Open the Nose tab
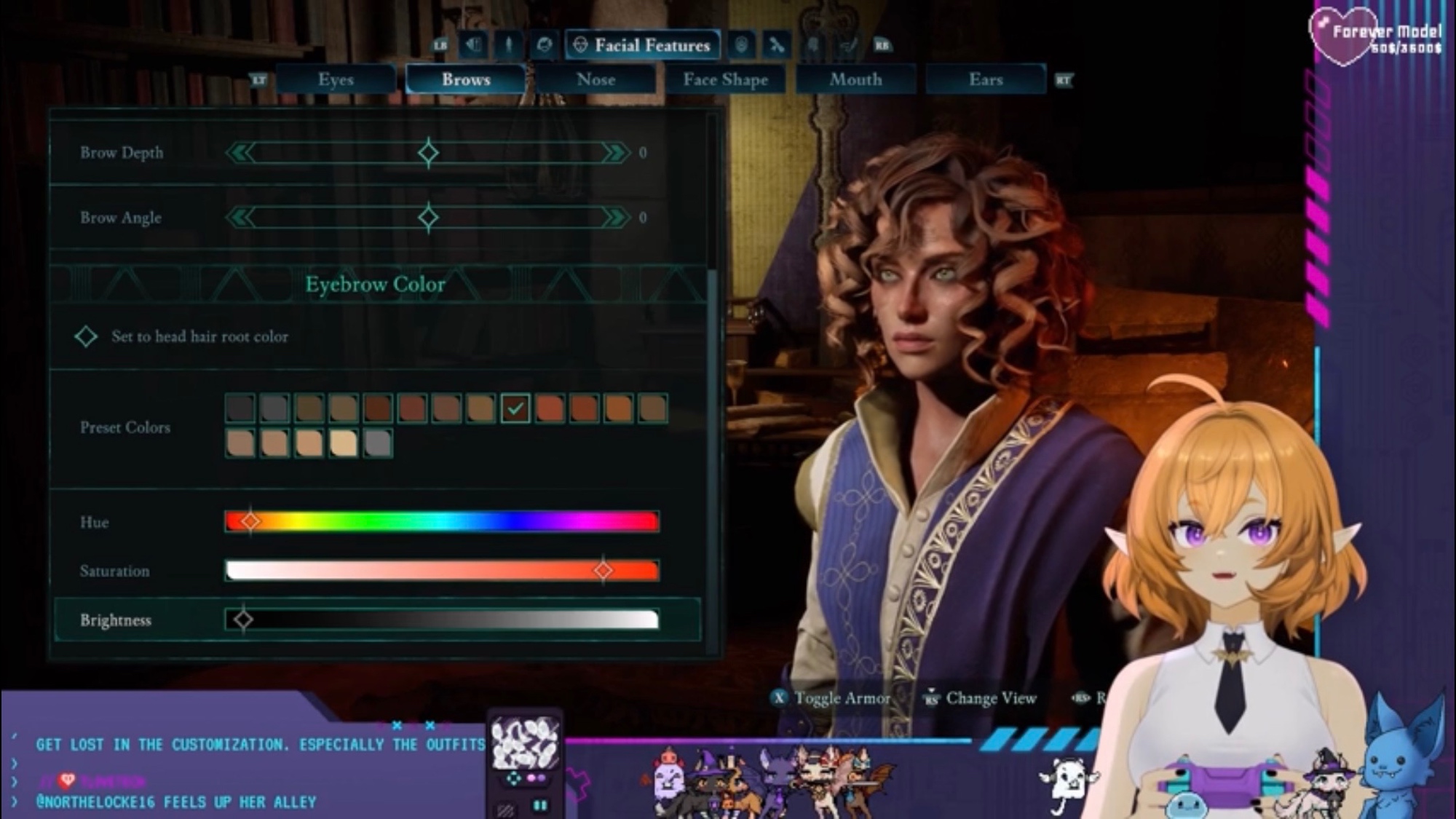Viewport: 1456px width, 819px height. 596,79
